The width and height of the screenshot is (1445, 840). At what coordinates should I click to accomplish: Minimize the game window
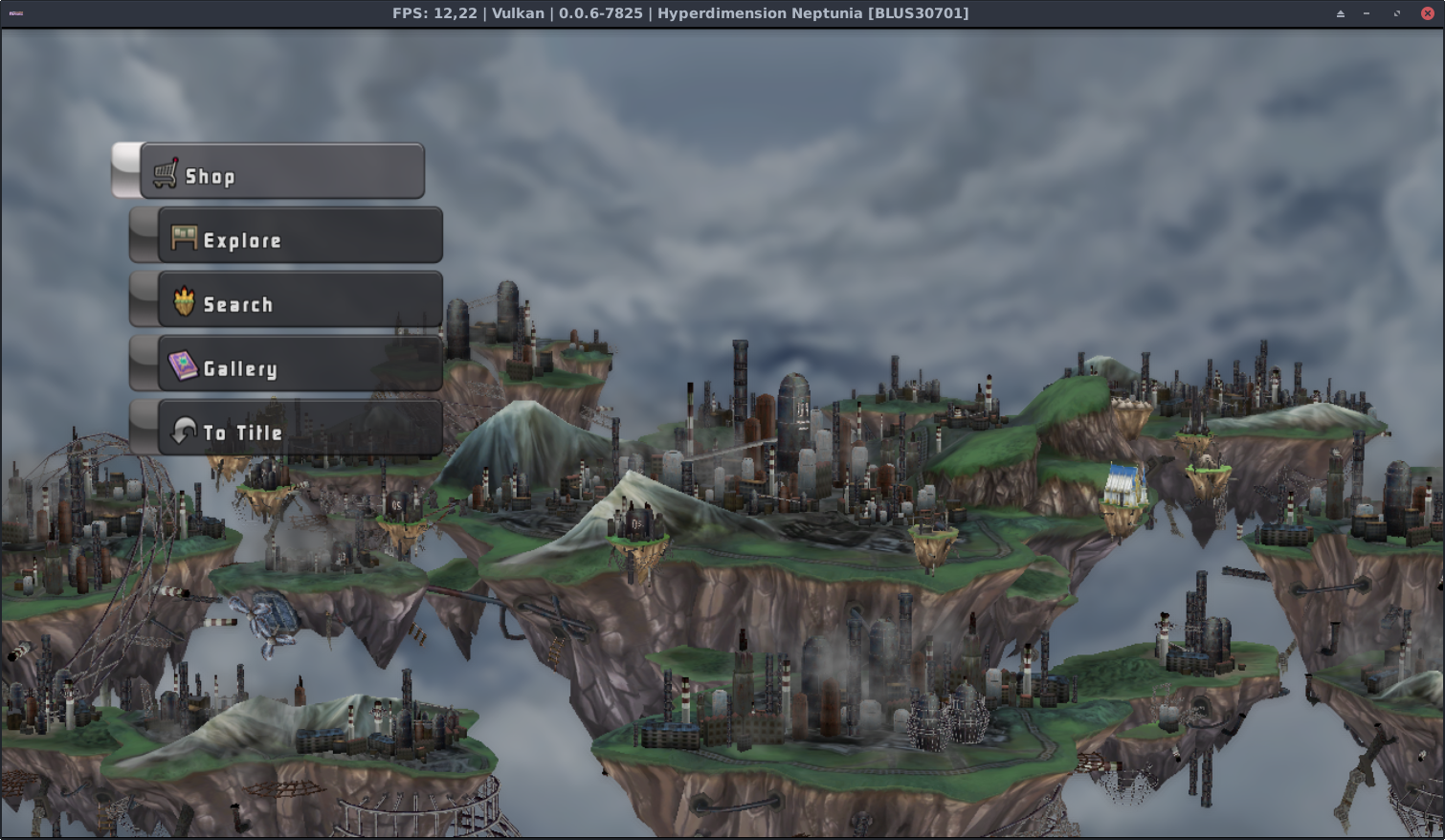click(1367, 13)
